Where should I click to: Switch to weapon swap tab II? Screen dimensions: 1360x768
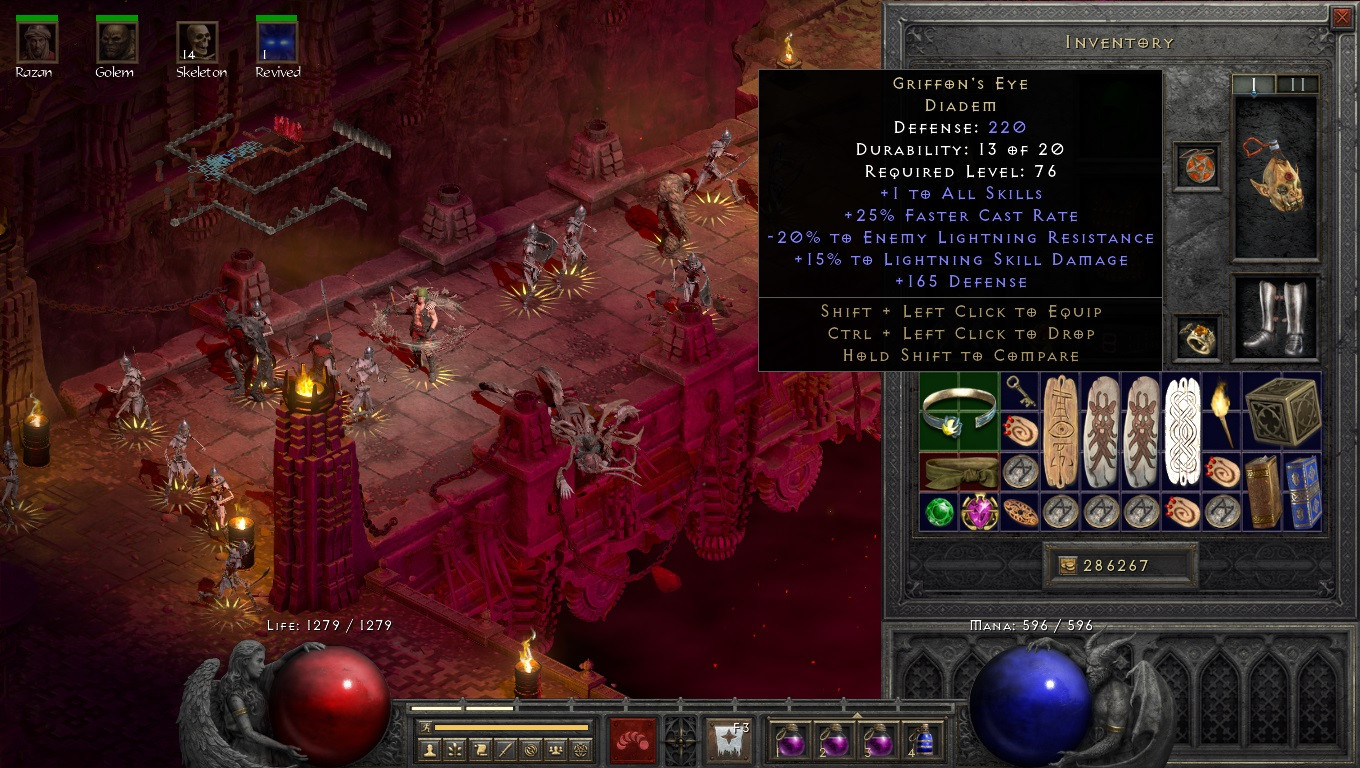(x=1297, y=84)
